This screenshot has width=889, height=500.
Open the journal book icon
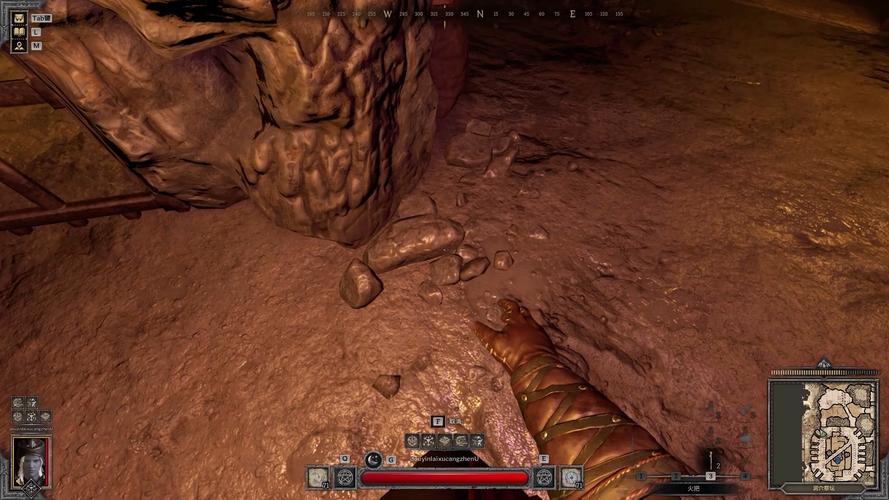coord(19,32)
